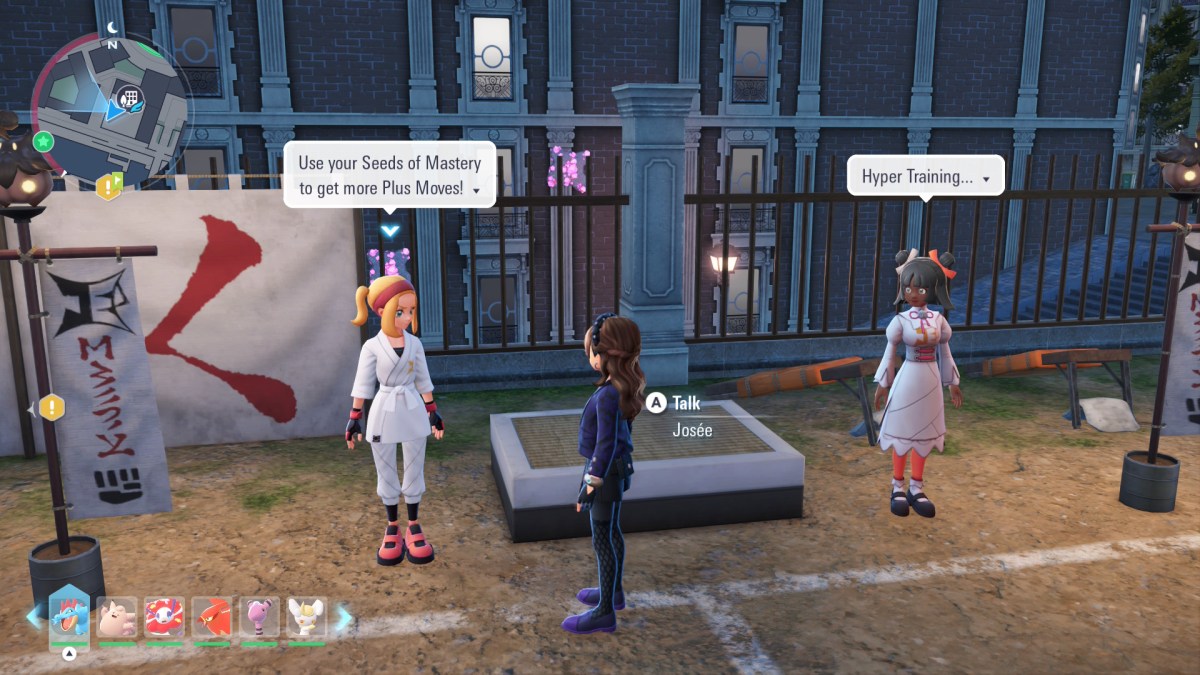Switch to Talonflame in the party bar
The width and height of the screenshot is (1200, 675).
tap(212, 618)
